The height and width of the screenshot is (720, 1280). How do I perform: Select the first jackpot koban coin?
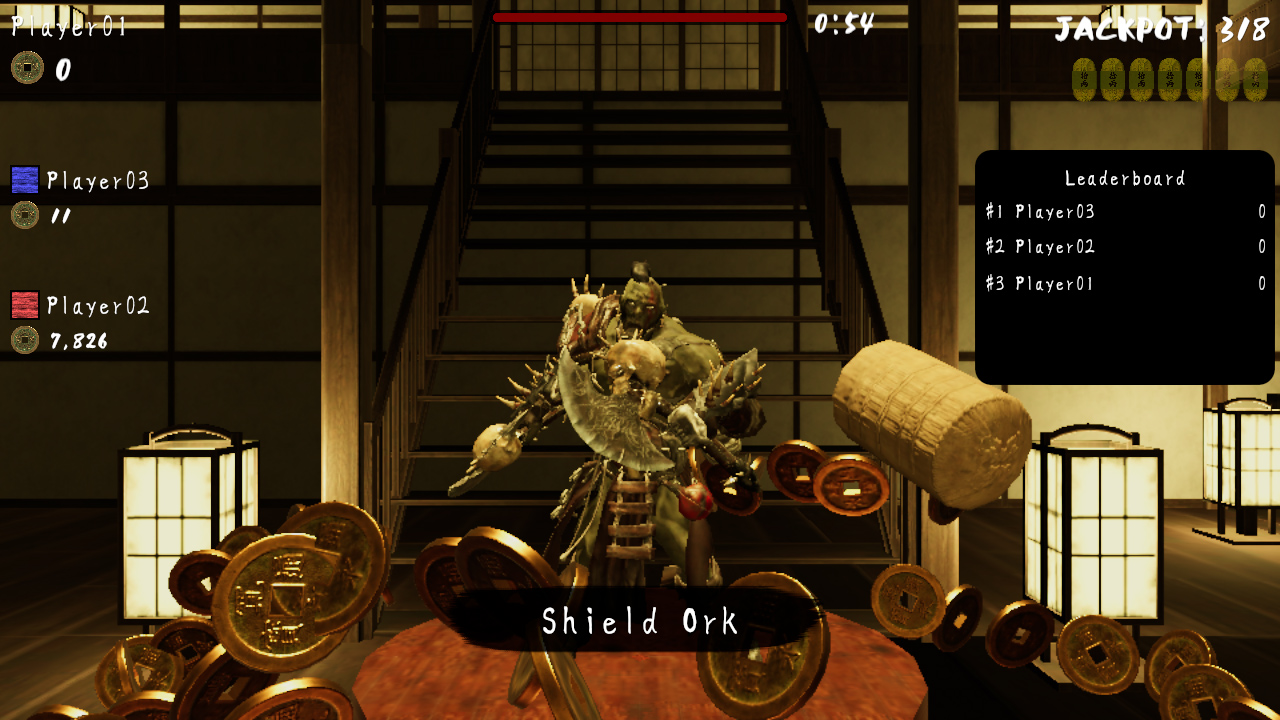click(x=1083, y=78)
